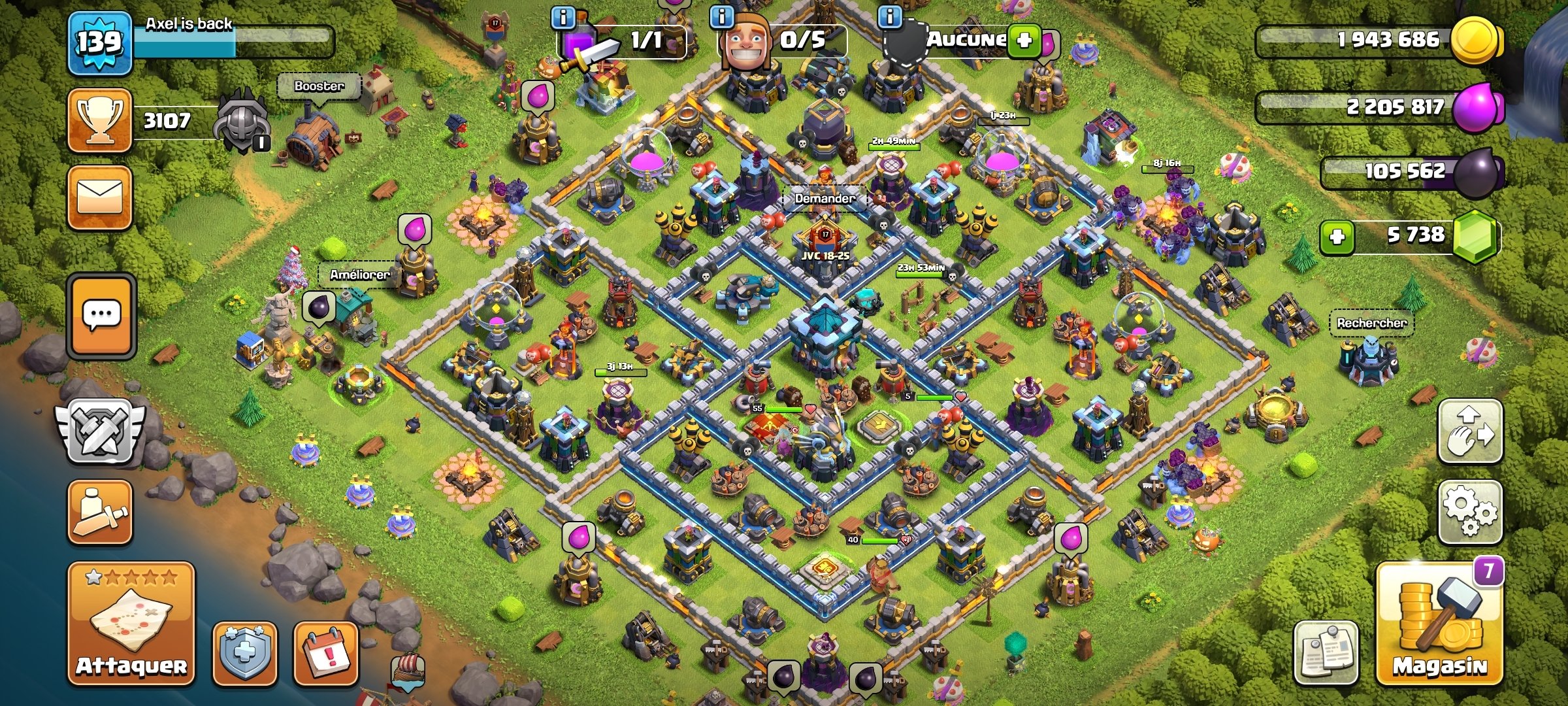
Task: Open the shield status button
Action: point(245,652)
